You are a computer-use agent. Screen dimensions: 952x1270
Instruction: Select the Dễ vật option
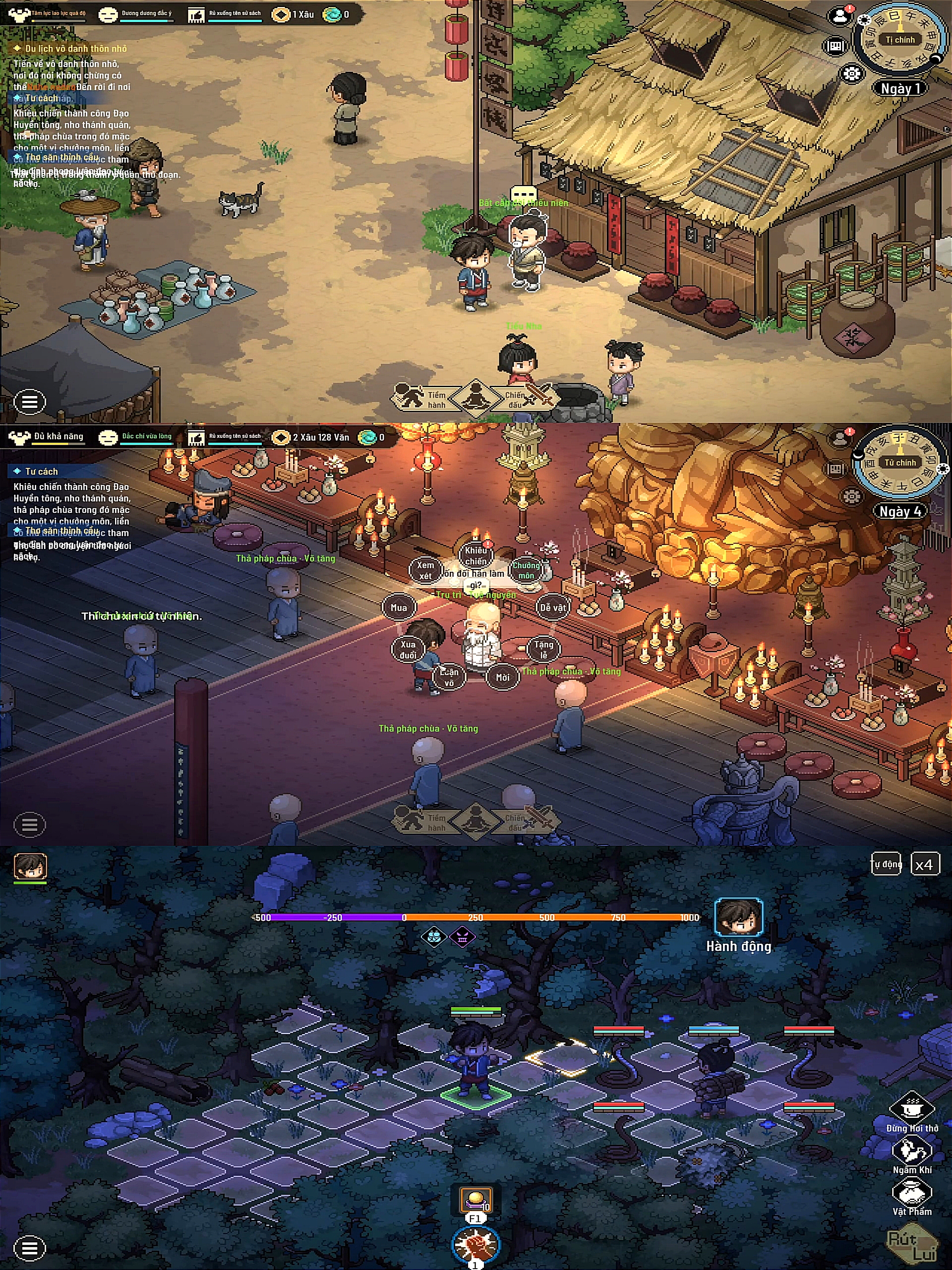pos(553,608)
